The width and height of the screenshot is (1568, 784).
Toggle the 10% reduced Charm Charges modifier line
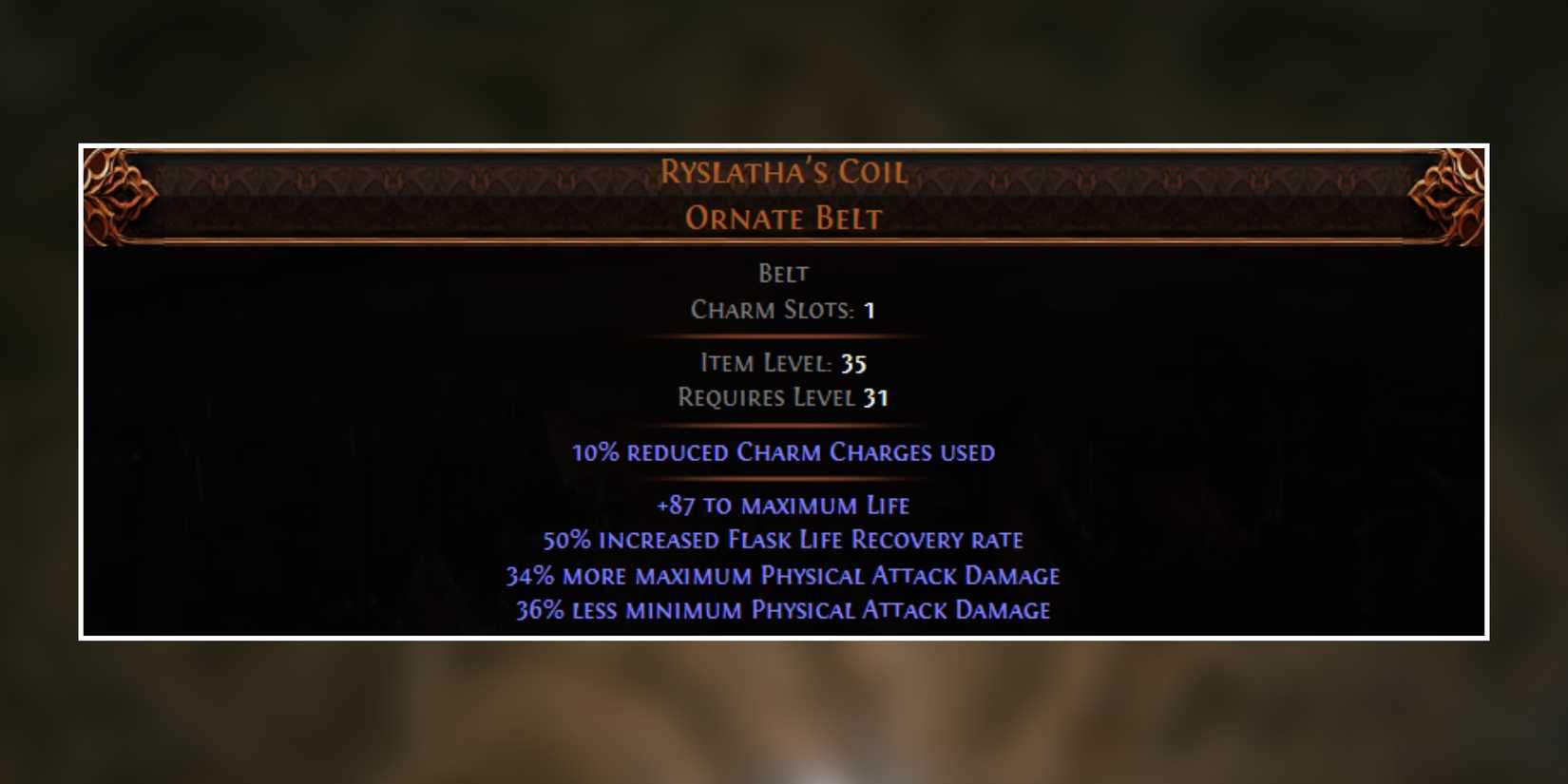click(x=782, y=452)
